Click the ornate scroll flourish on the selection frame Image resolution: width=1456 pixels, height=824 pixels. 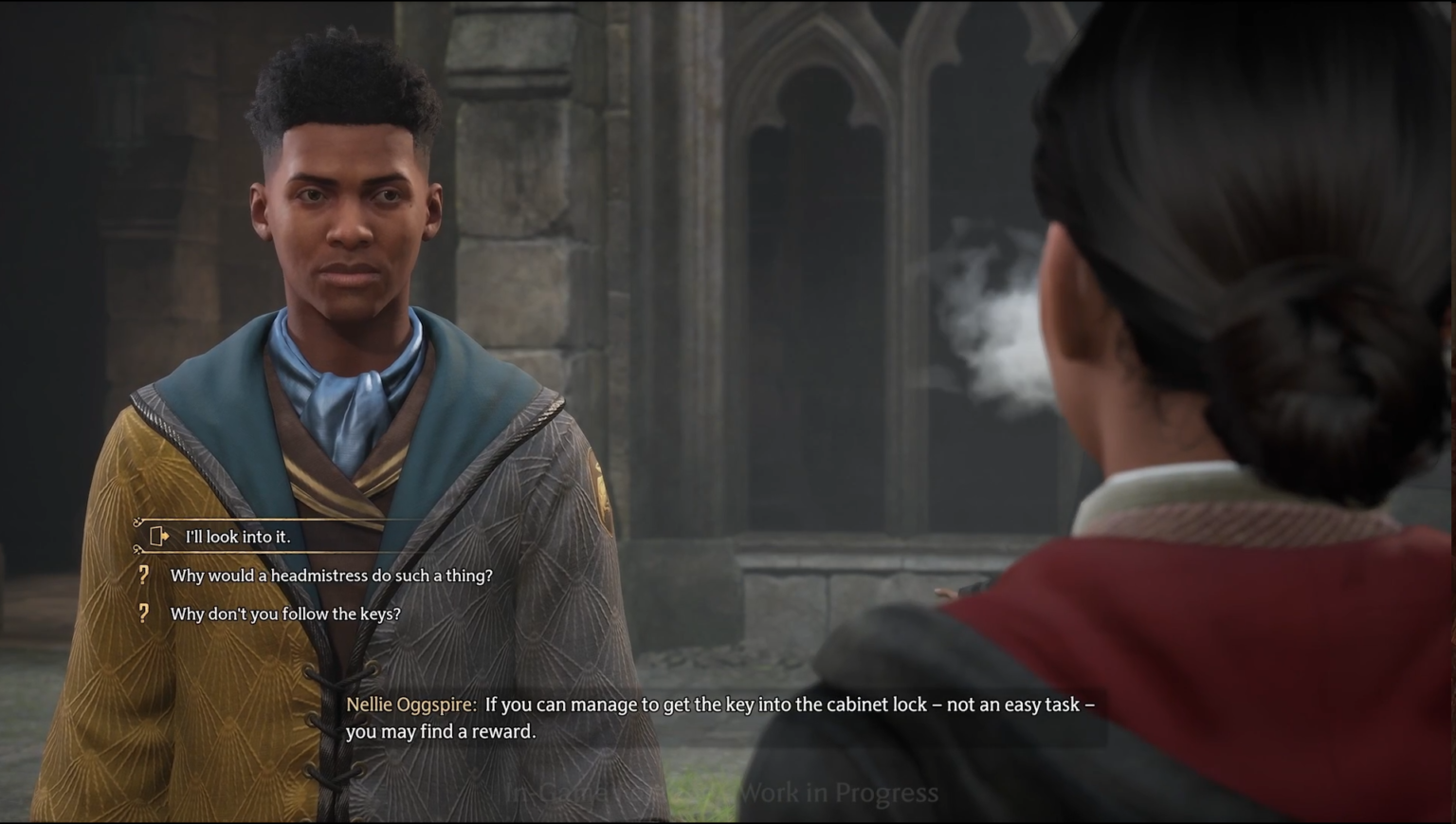point(136,522)
